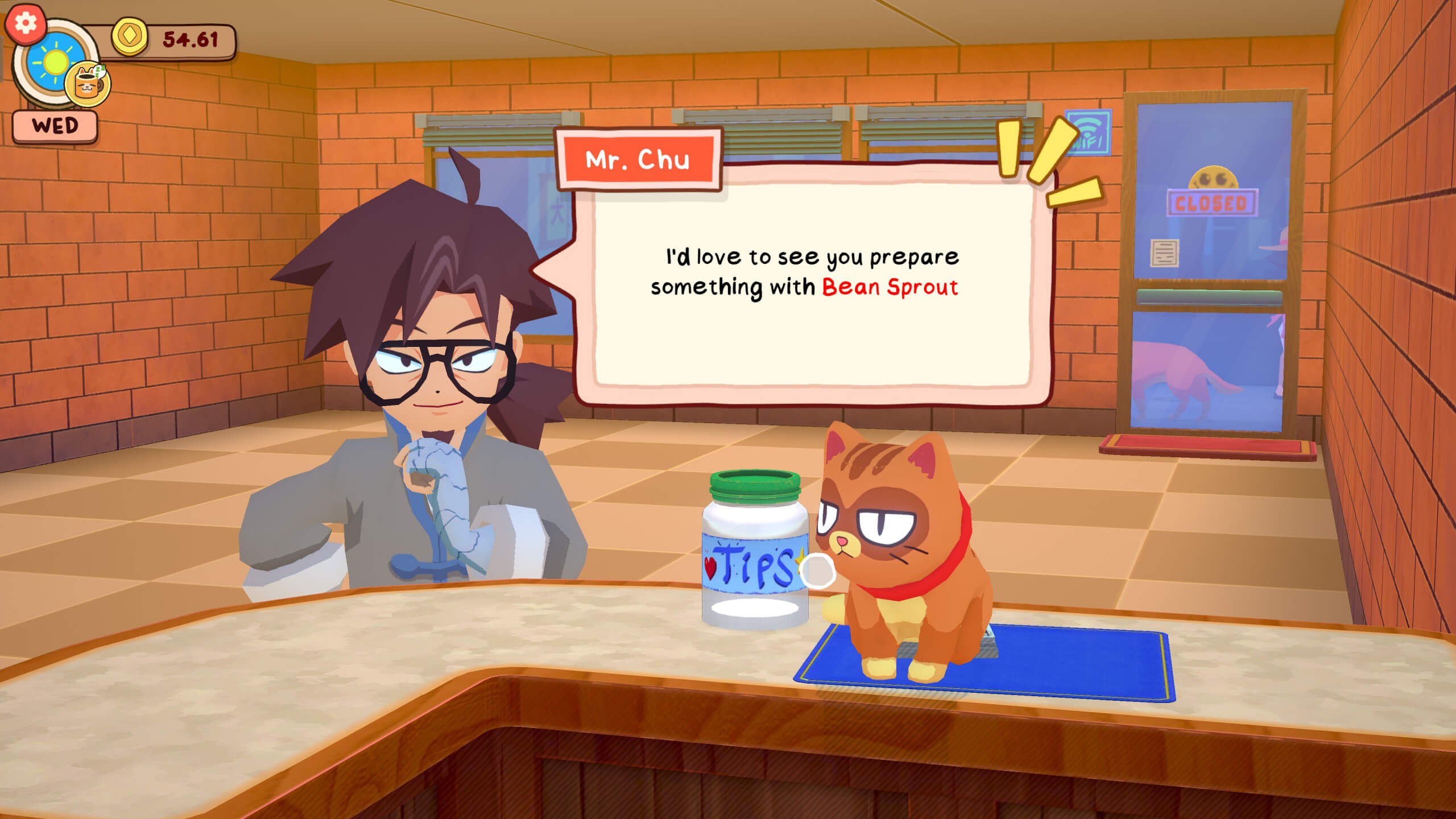Screen dimensions: 1456x819
Task: Open settings with the red gear icon
Action: click(26, 23)
